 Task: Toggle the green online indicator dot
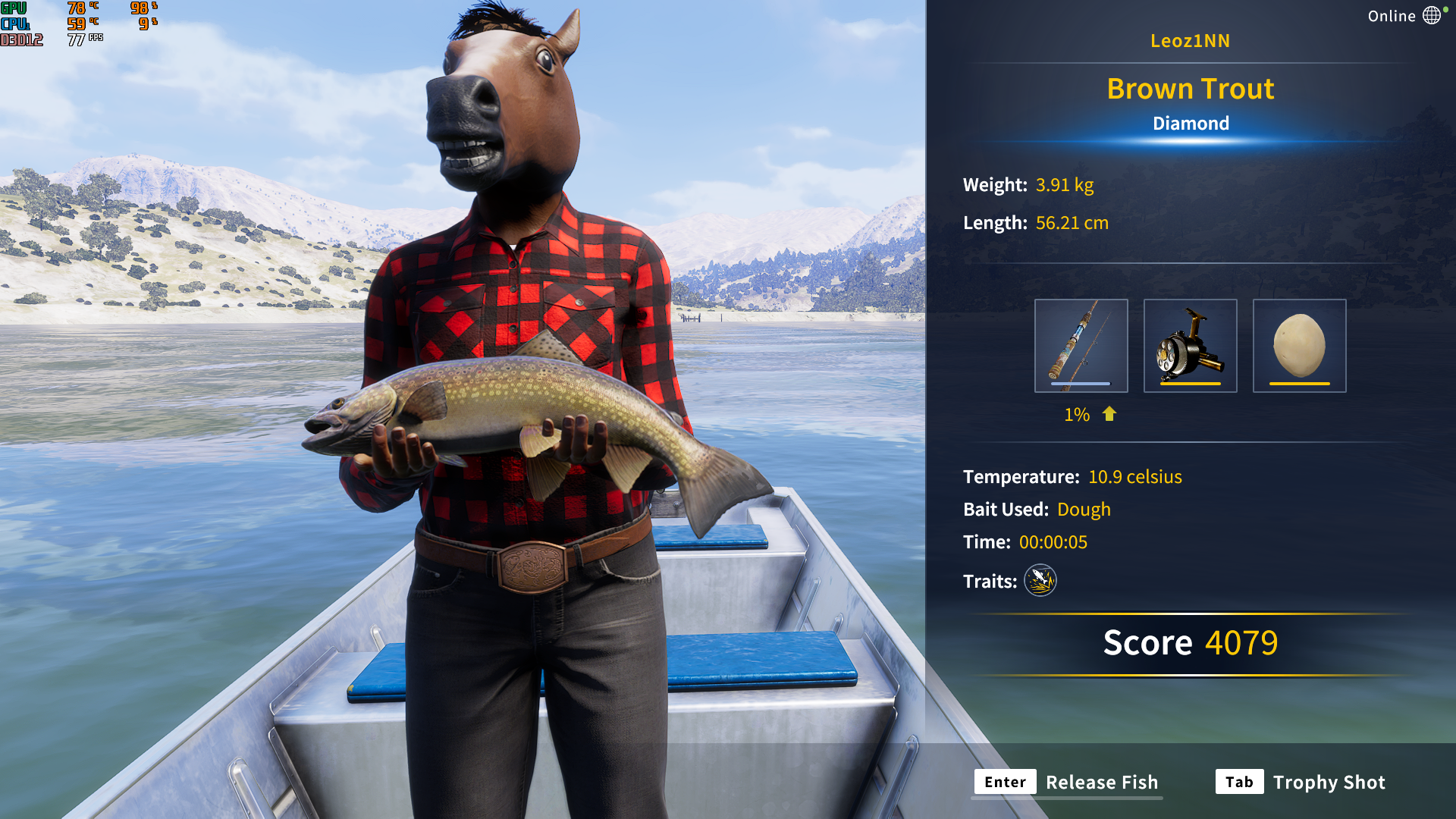1445,9
